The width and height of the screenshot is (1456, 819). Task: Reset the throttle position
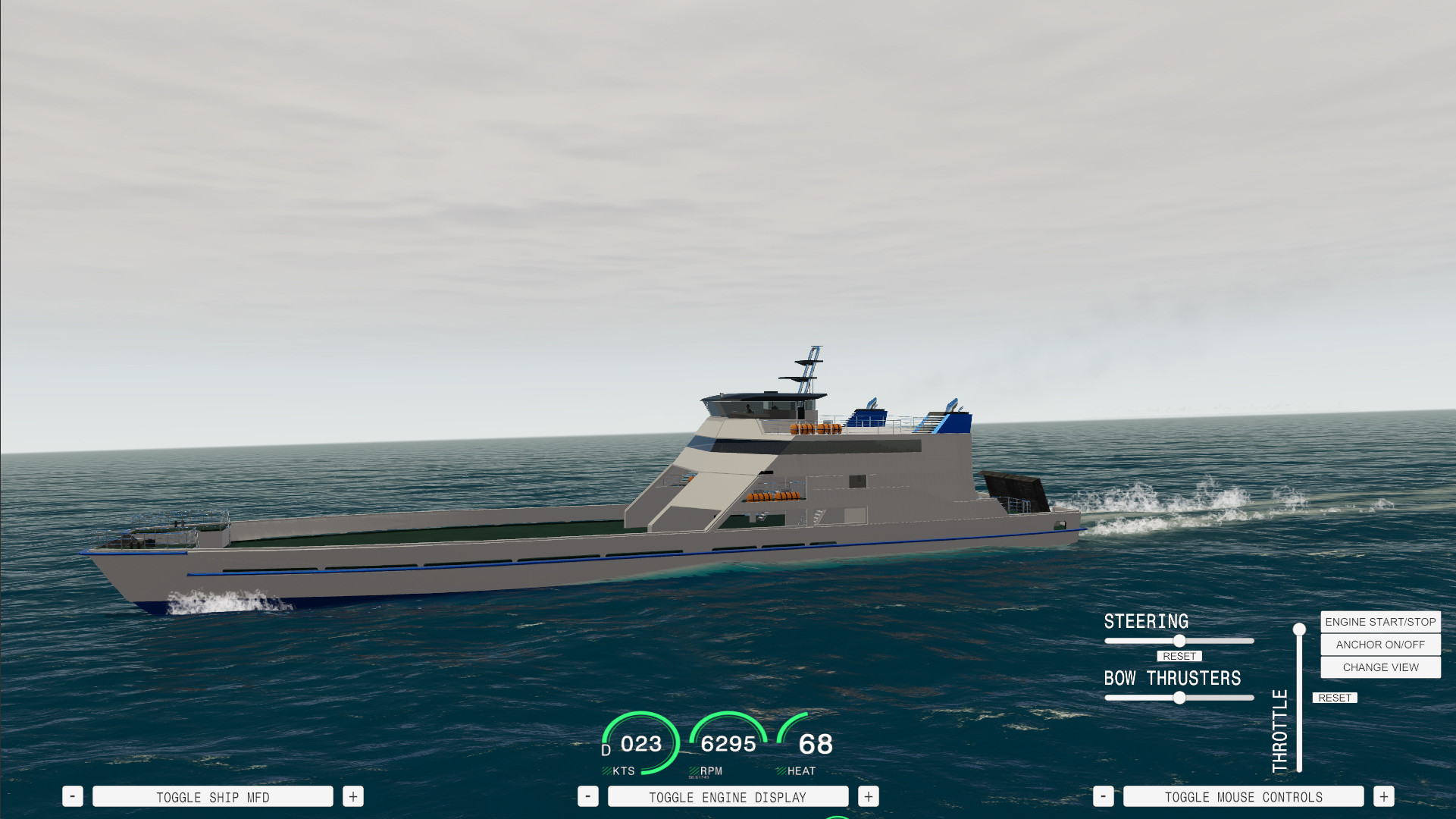click(x=1335, y=698)
